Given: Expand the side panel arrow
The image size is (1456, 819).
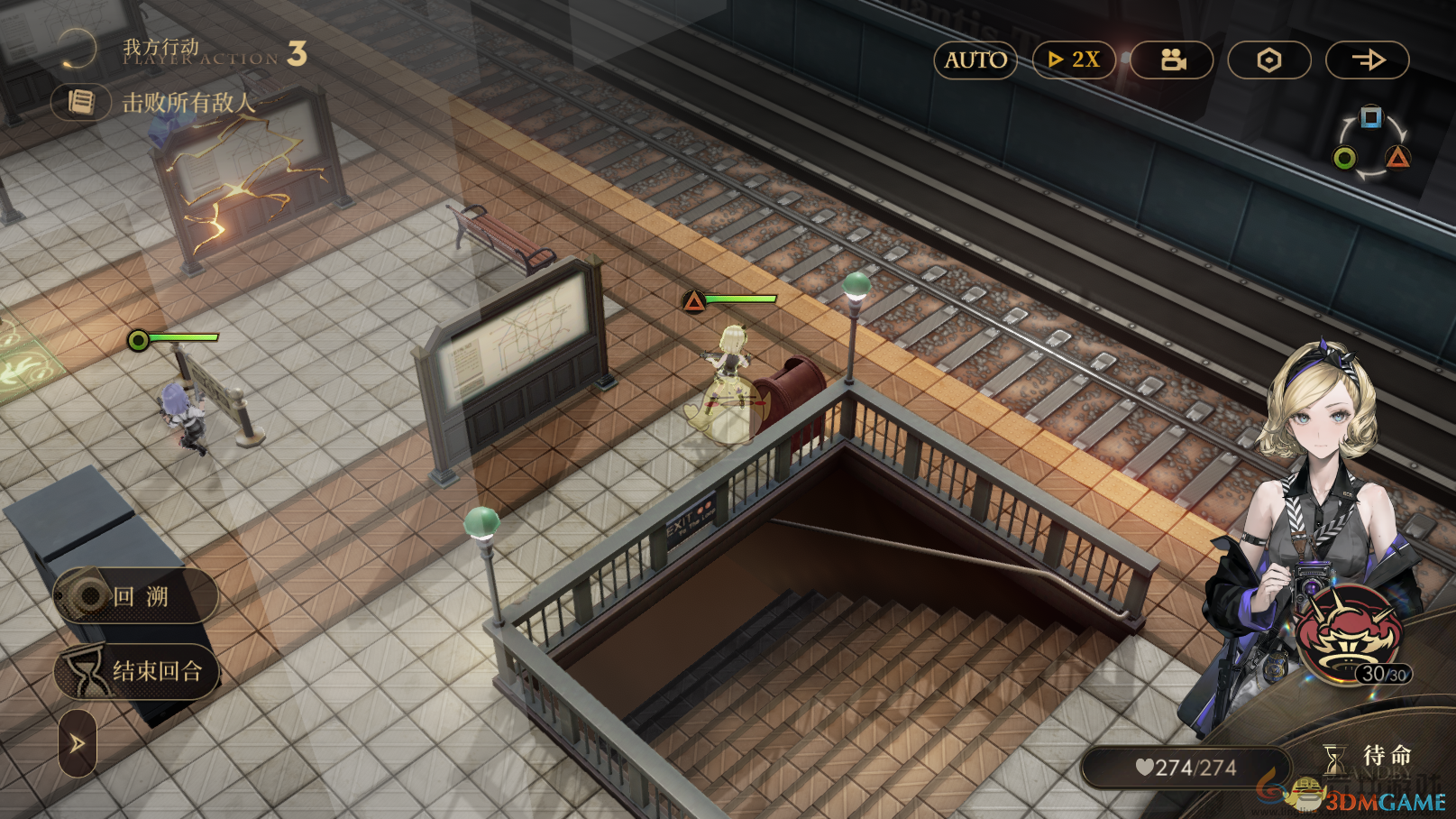Looking at the screenshot, I should [x=78, y=744].
